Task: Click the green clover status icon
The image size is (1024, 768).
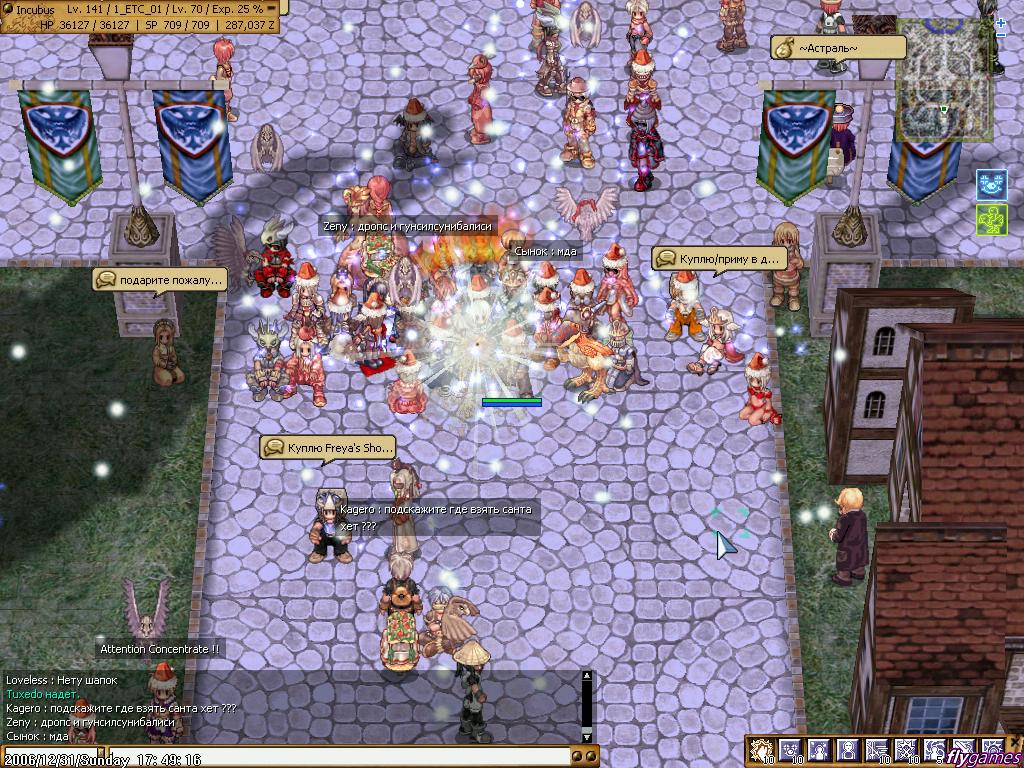Action: (x=990, y=220)
